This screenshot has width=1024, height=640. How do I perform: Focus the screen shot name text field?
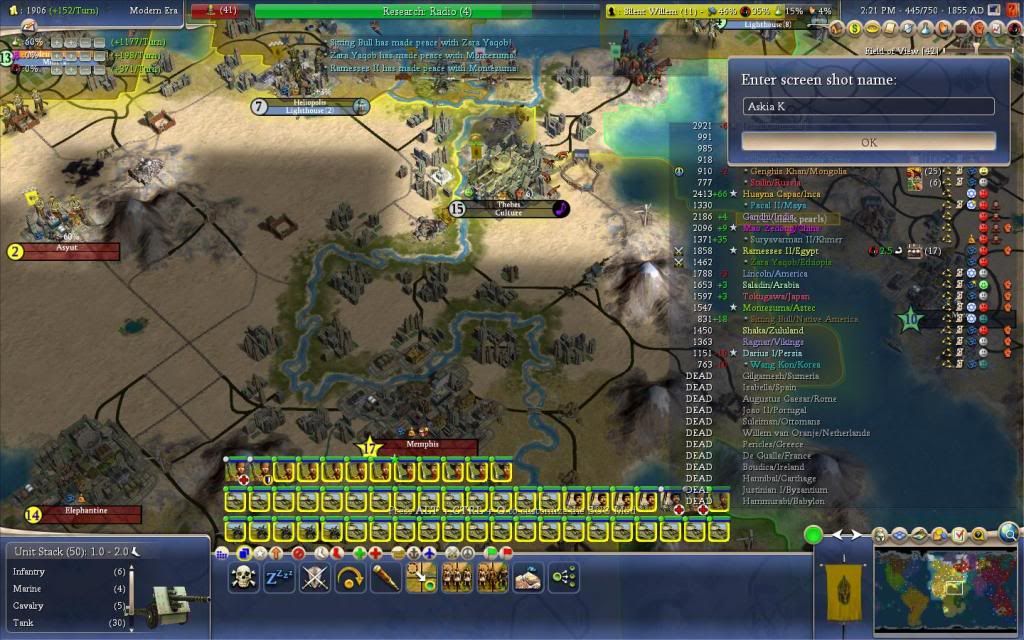868,106
